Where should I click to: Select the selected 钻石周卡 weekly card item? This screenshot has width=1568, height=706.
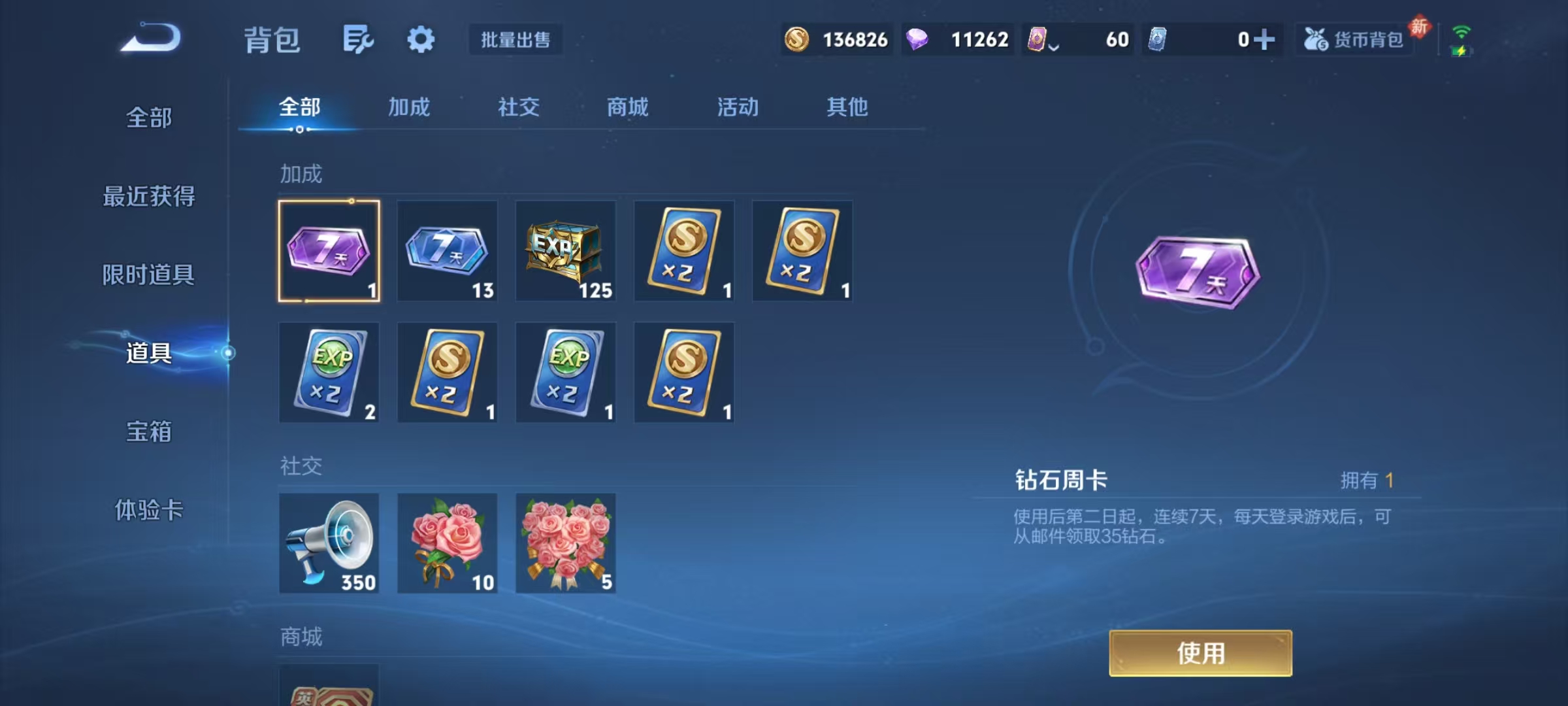point(329,252)
